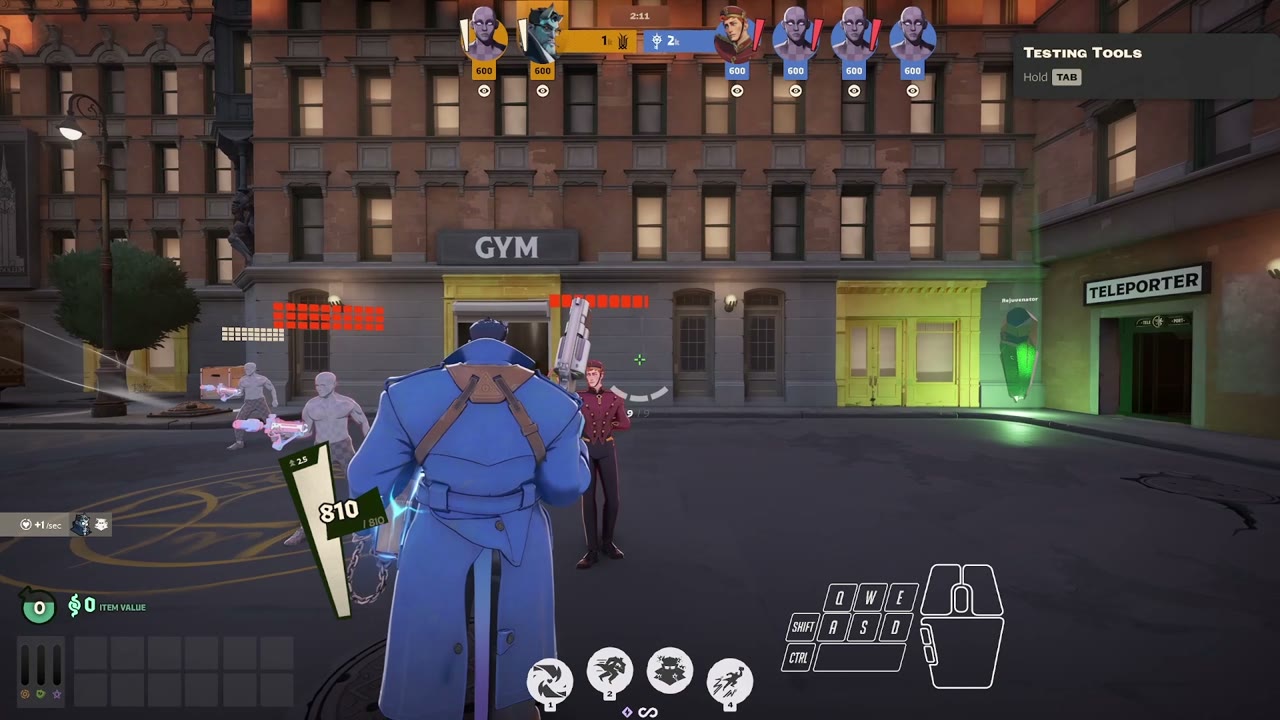
Task: Expand the Testing Tools panel via Hold TAB
Action: [1066, 77]
